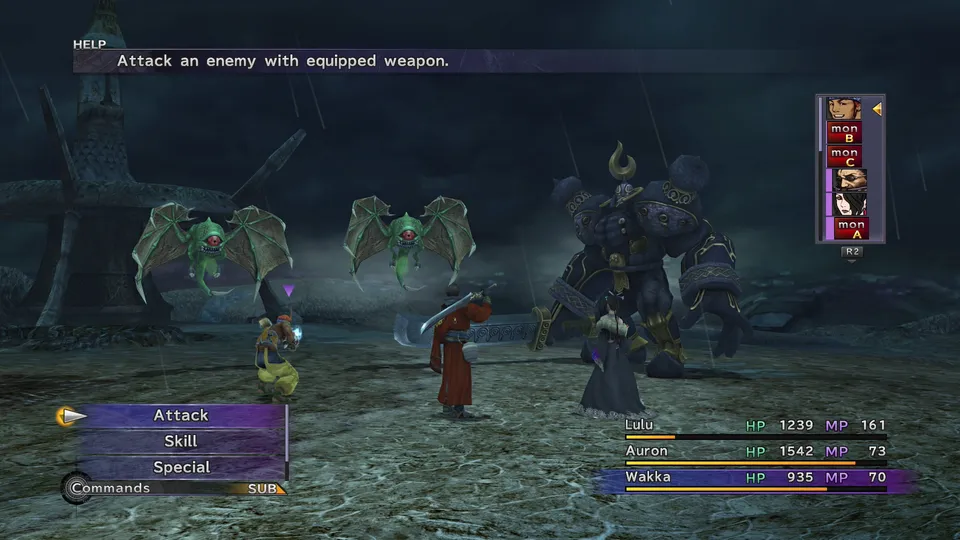This screenshot has height=540, width=960.
Task: Select Auron's party status row
Action: click(x=755, y=452)
